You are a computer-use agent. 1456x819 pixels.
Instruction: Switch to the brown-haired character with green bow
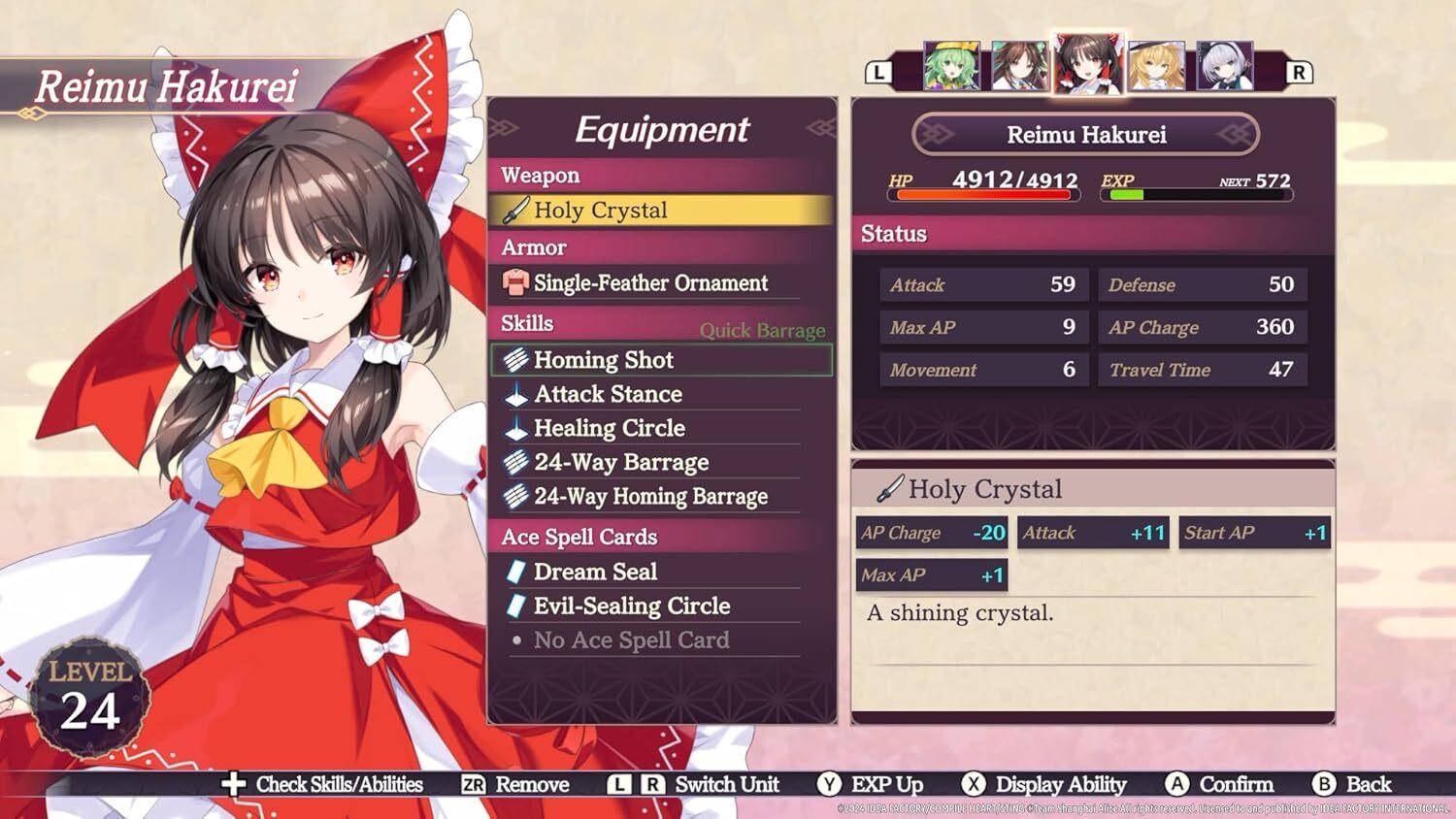point(1019,66)
